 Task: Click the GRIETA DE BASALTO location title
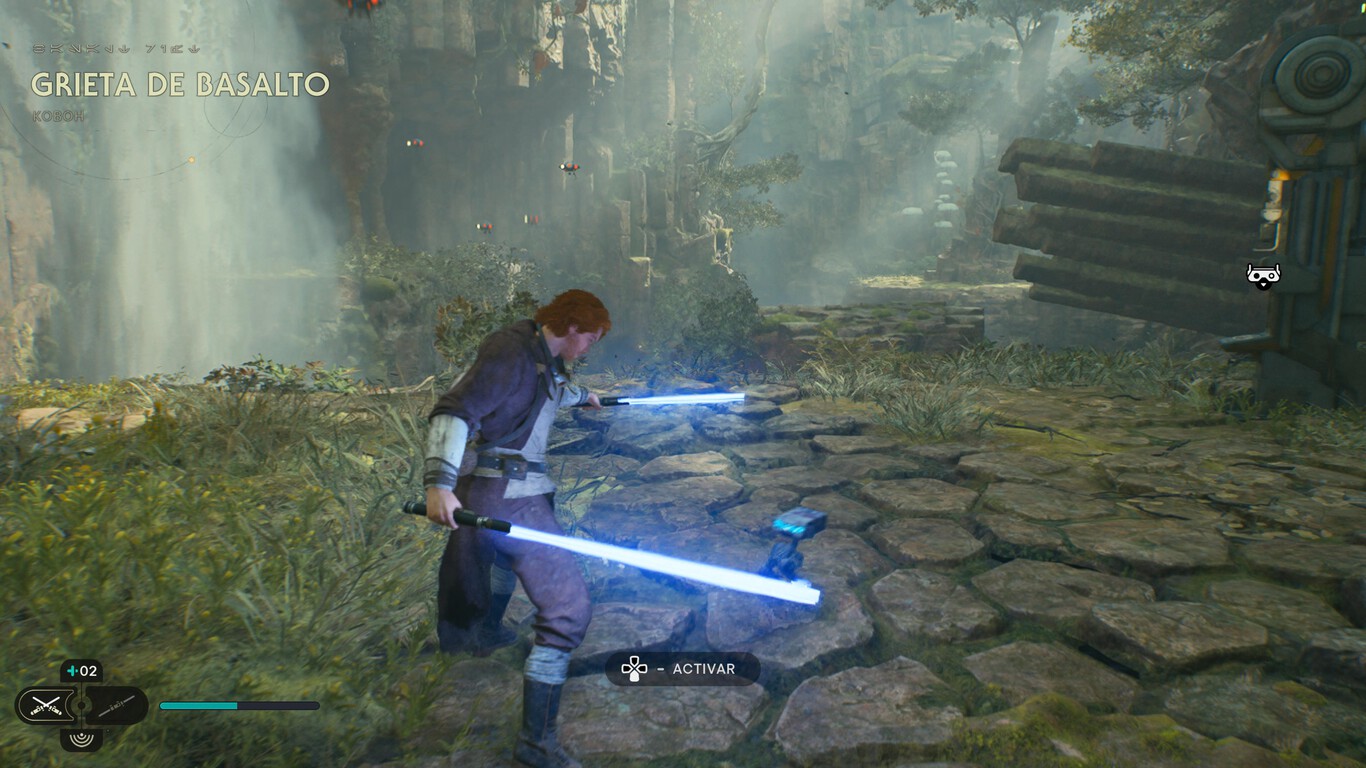coord(180,87)
